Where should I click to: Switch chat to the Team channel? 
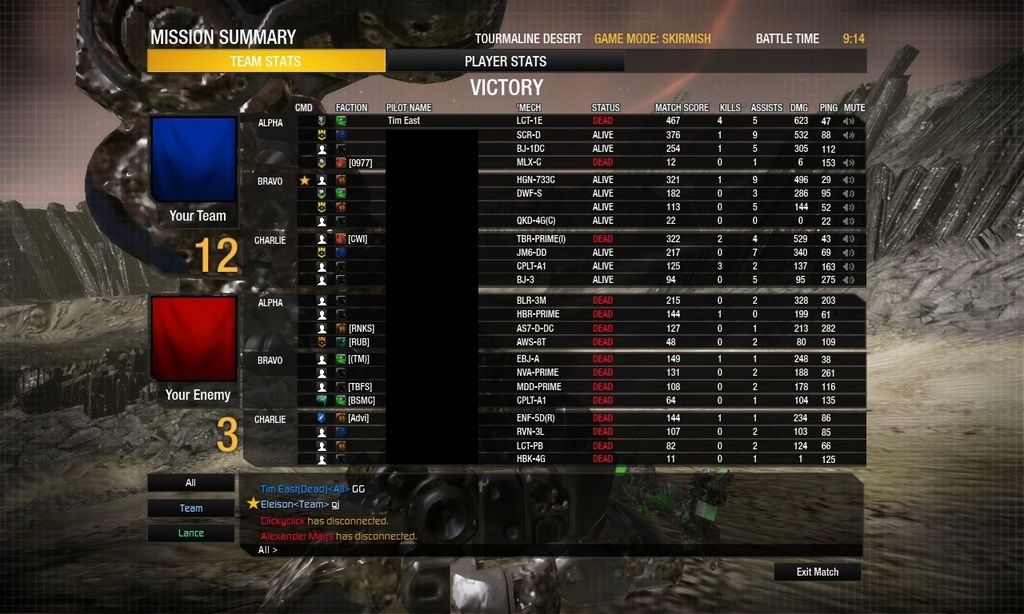click(191, 508)
